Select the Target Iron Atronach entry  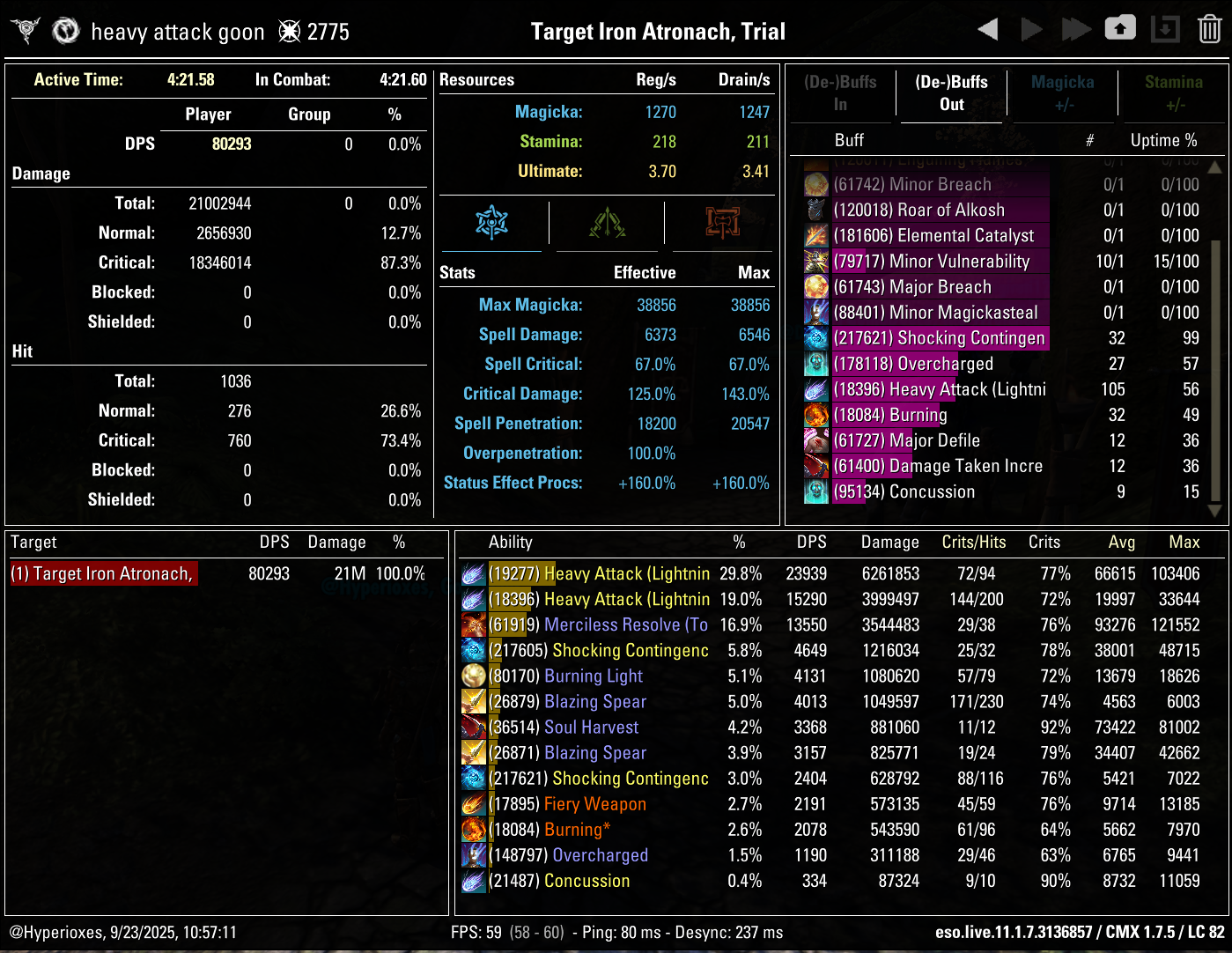[103, 573]
